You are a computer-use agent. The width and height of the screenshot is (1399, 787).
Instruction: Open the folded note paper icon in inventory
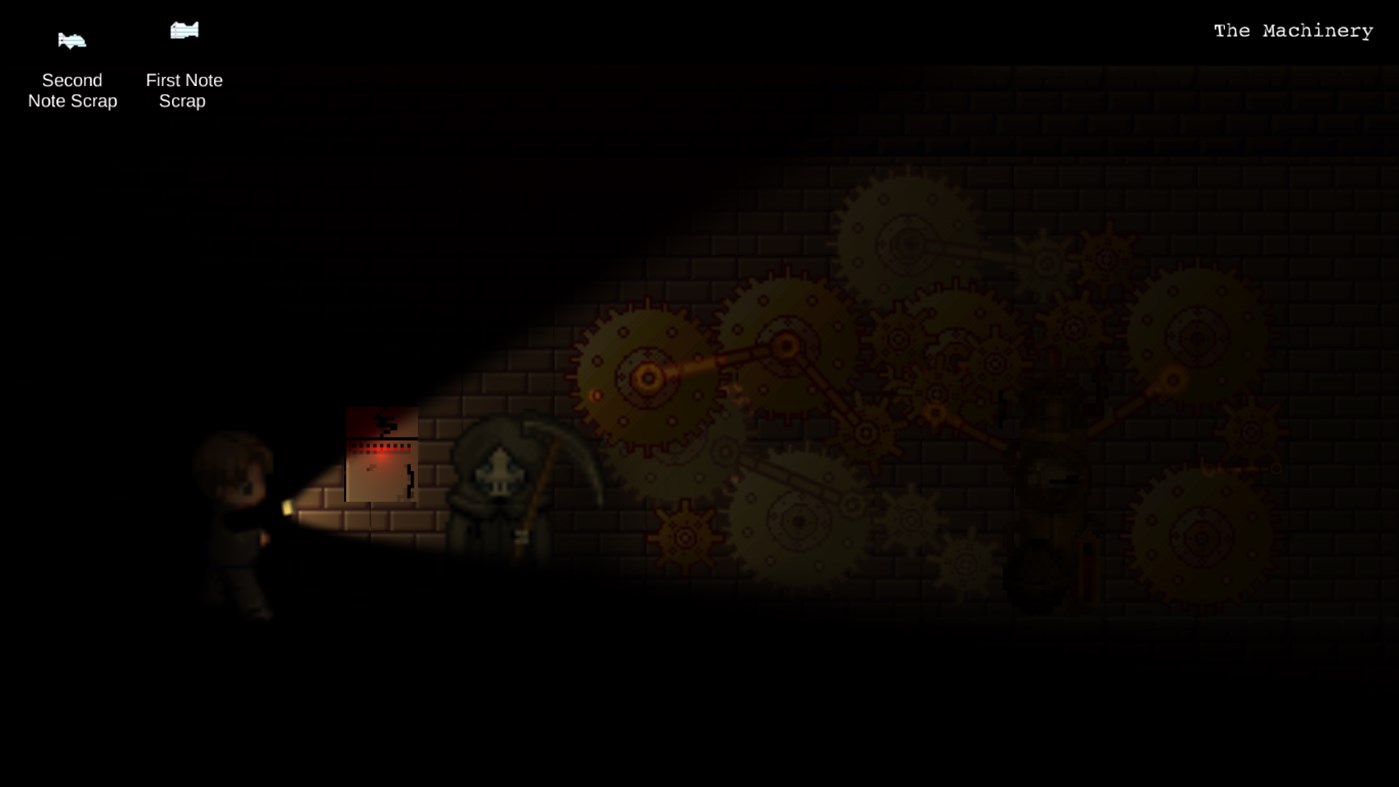pyautogui.click(x=183, y=30)
